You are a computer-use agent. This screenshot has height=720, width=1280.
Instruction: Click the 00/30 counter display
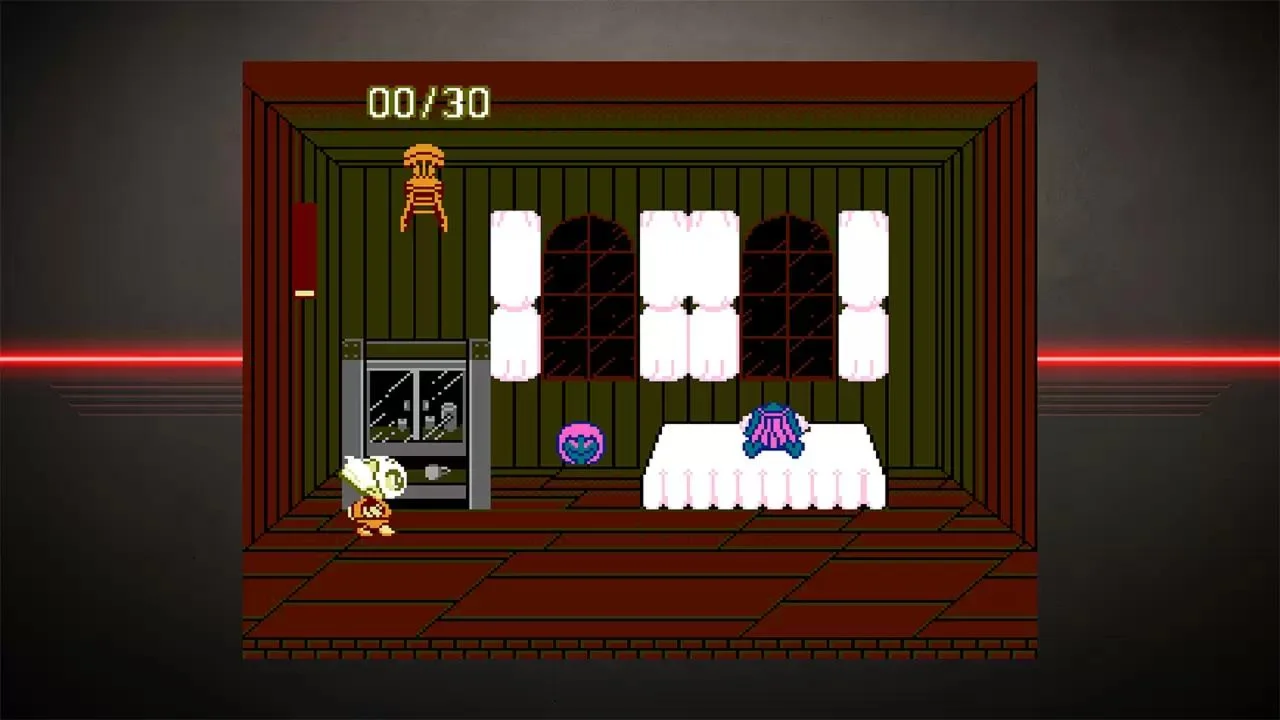click(428, 101)
